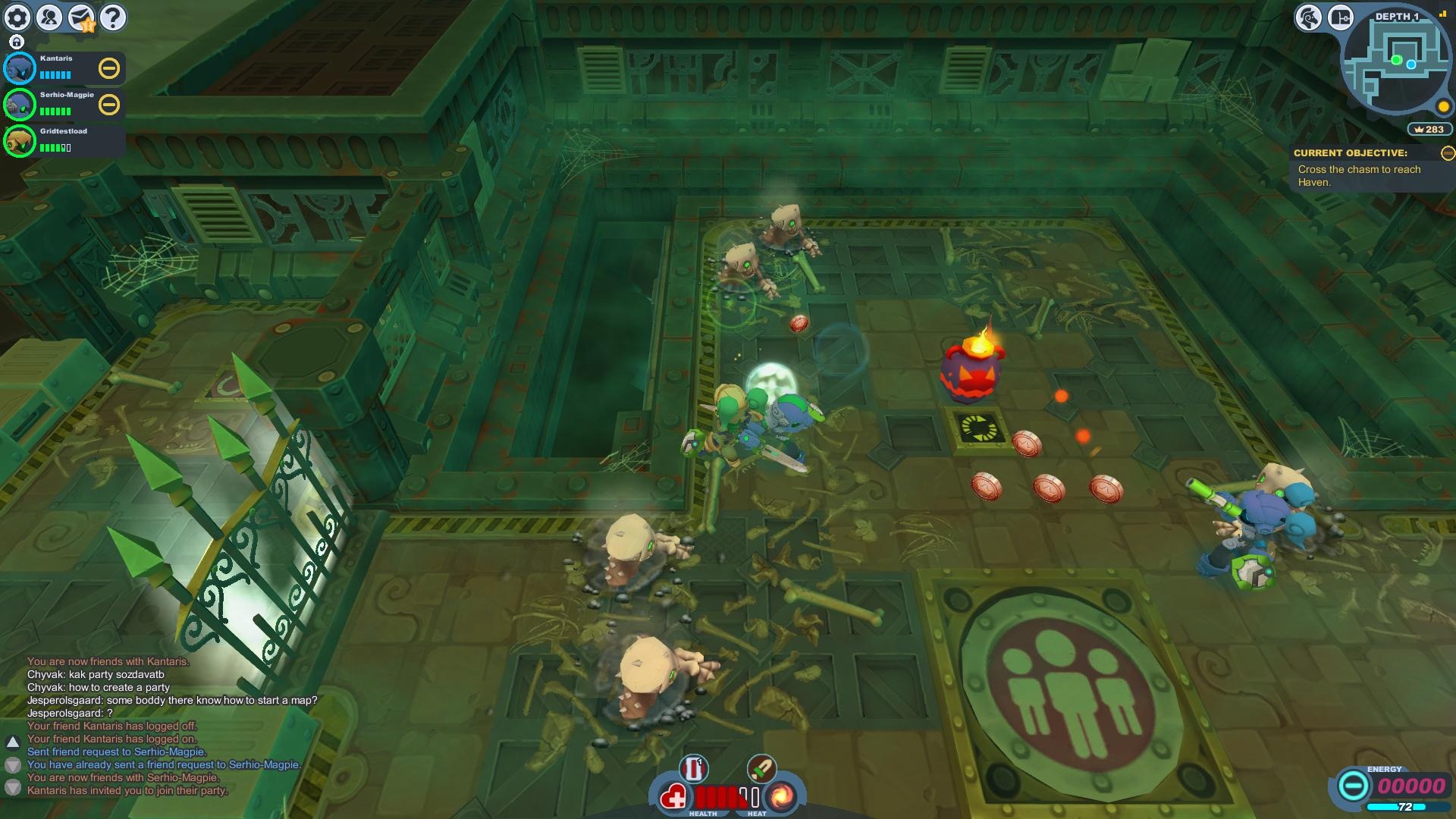Open the gear settings menu

pos(17,17)
